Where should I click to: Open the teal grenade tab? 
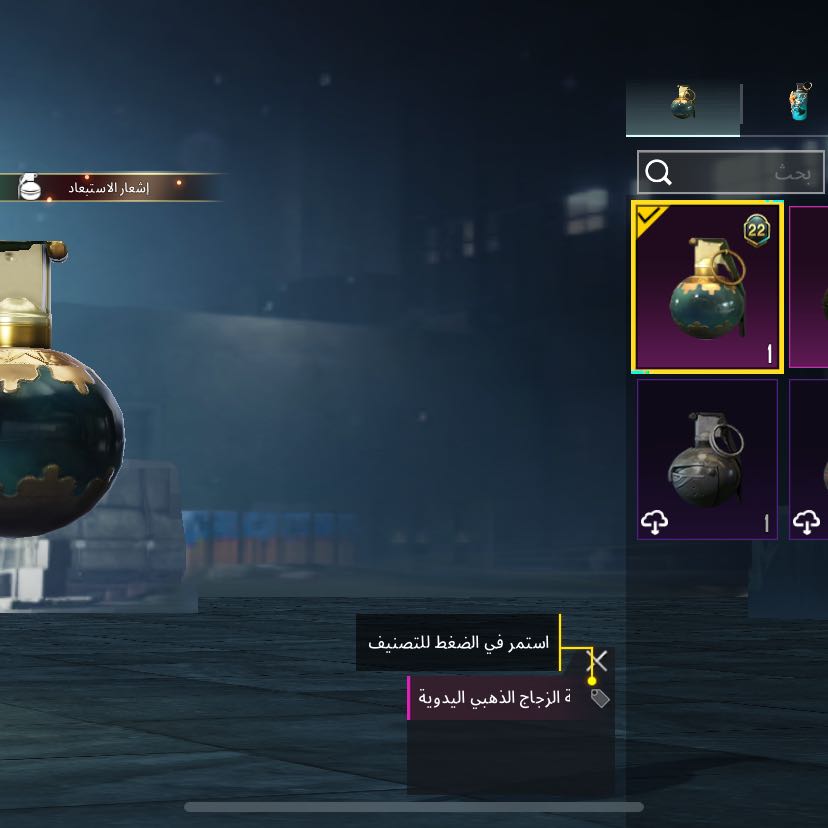[800, 104]
